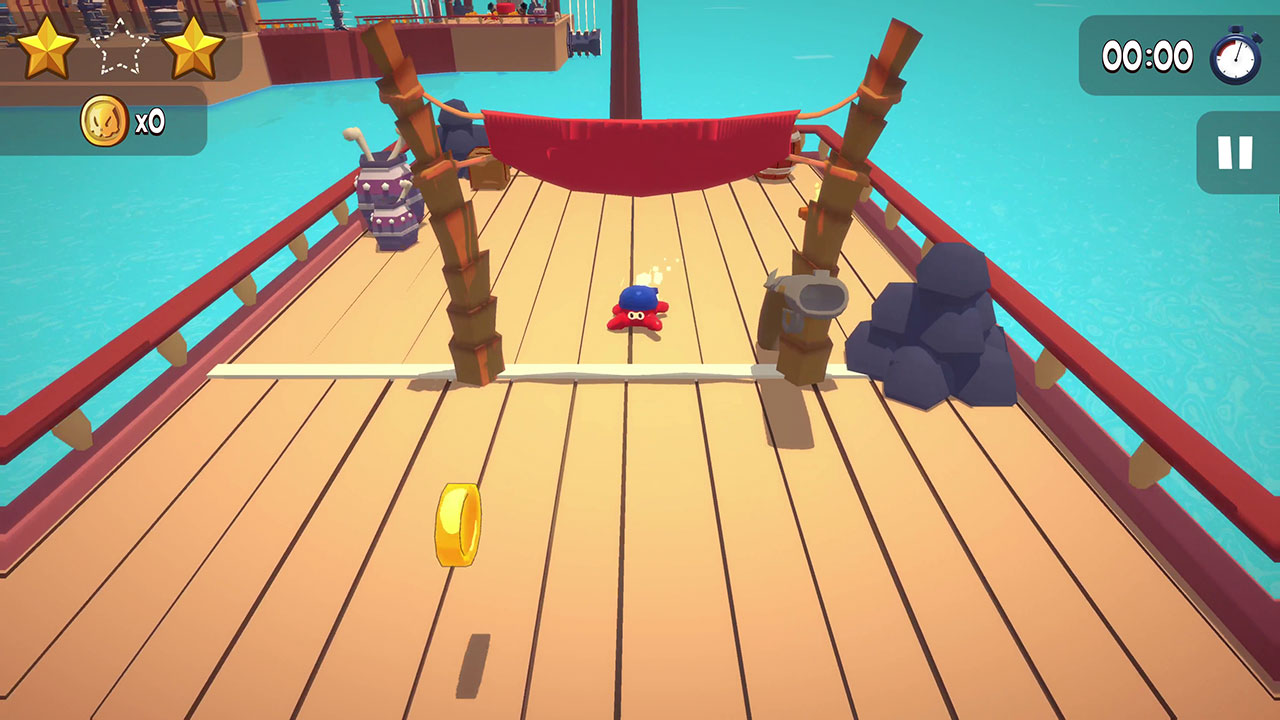This screenshot has height=720, width=1280.
Task: Click the timer panel in top-right
Action: (x=1180, y=57)
